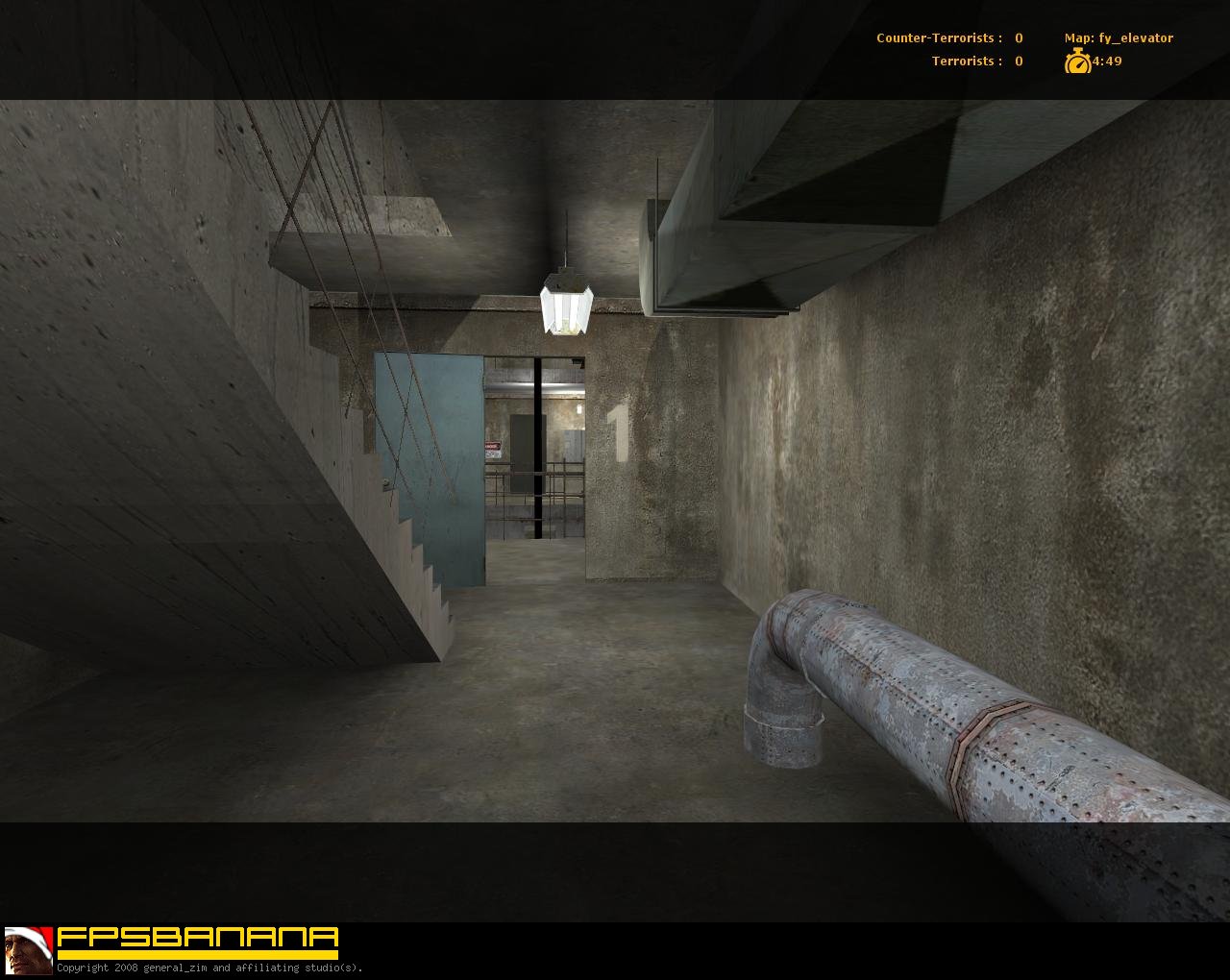The image size is (1230, 980).
Task: Switch to the Counter-Terrorists HUD row
Action: (x=947, y=38)
